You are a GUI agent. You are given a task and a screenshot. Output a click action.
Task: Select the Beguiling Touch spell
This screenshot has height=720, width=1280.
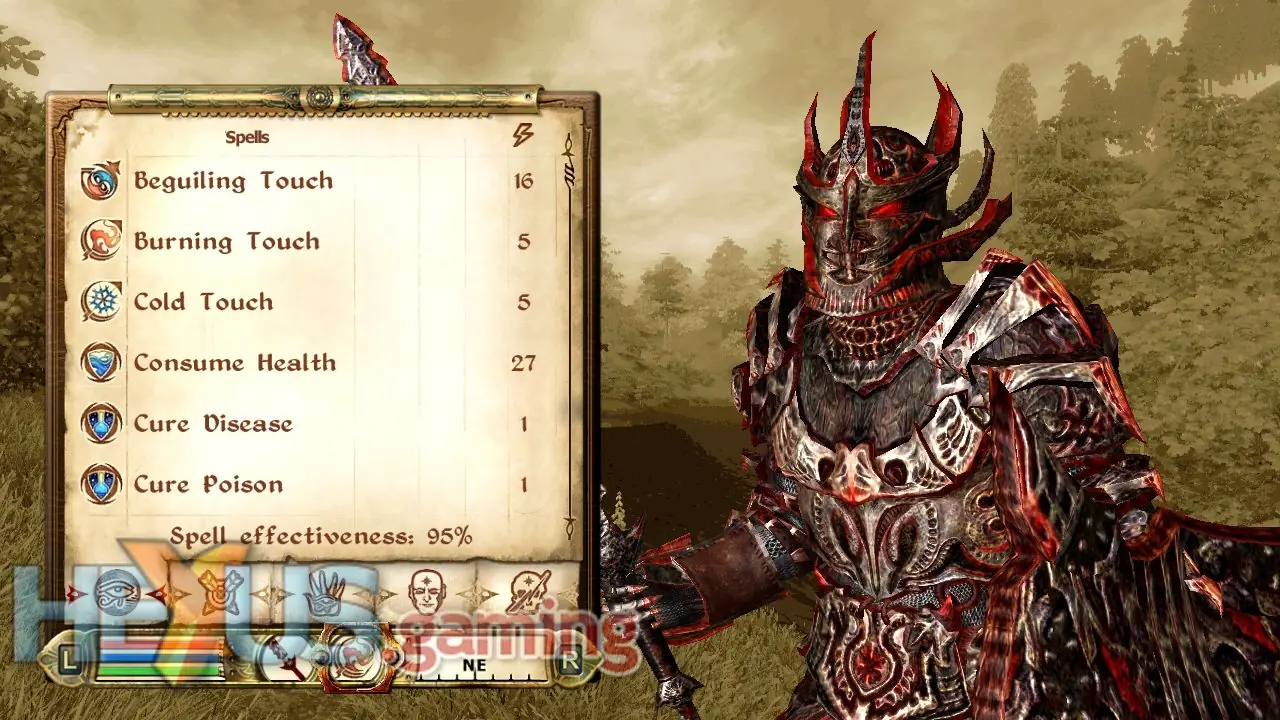point(233,181)
